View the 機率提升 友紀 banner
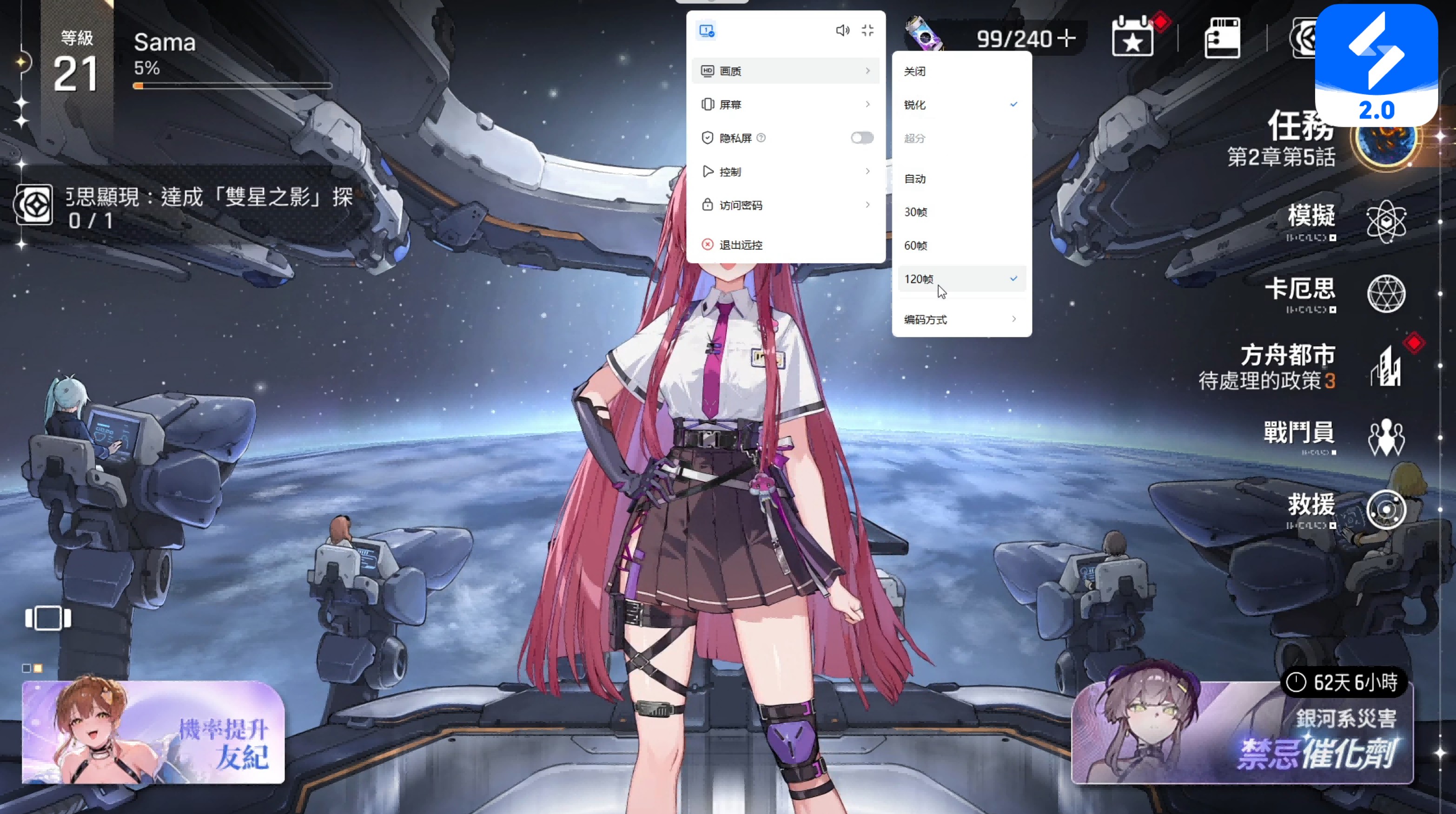Screen dimensions: 1456x814 pyautogui.click(x=152, y=731)
